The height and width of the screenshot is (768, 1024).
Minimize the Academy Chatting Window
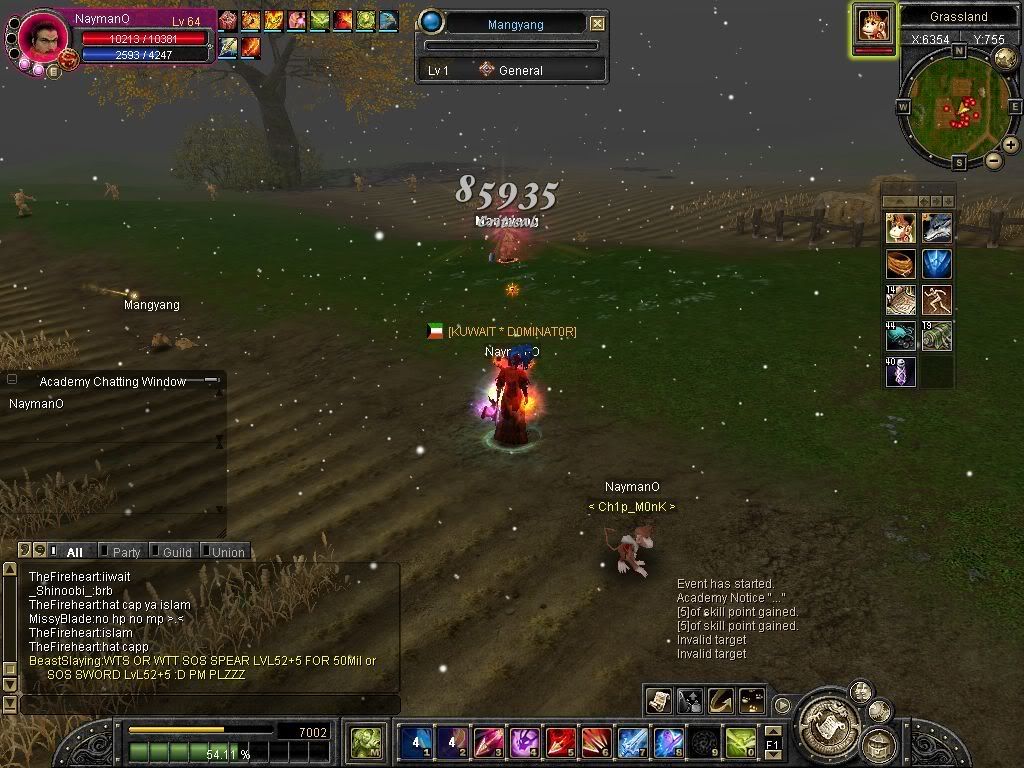tap(212, 381)
